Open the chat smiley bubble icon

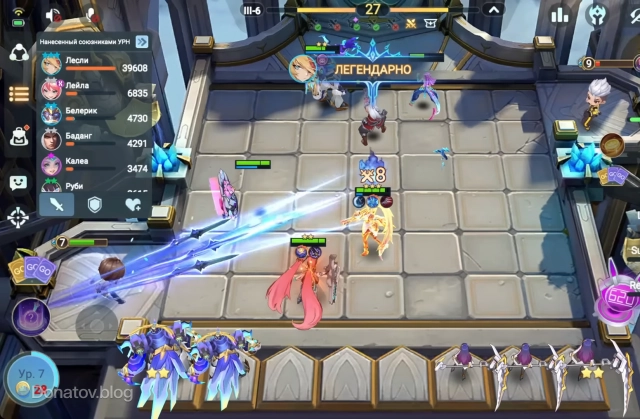18,182
